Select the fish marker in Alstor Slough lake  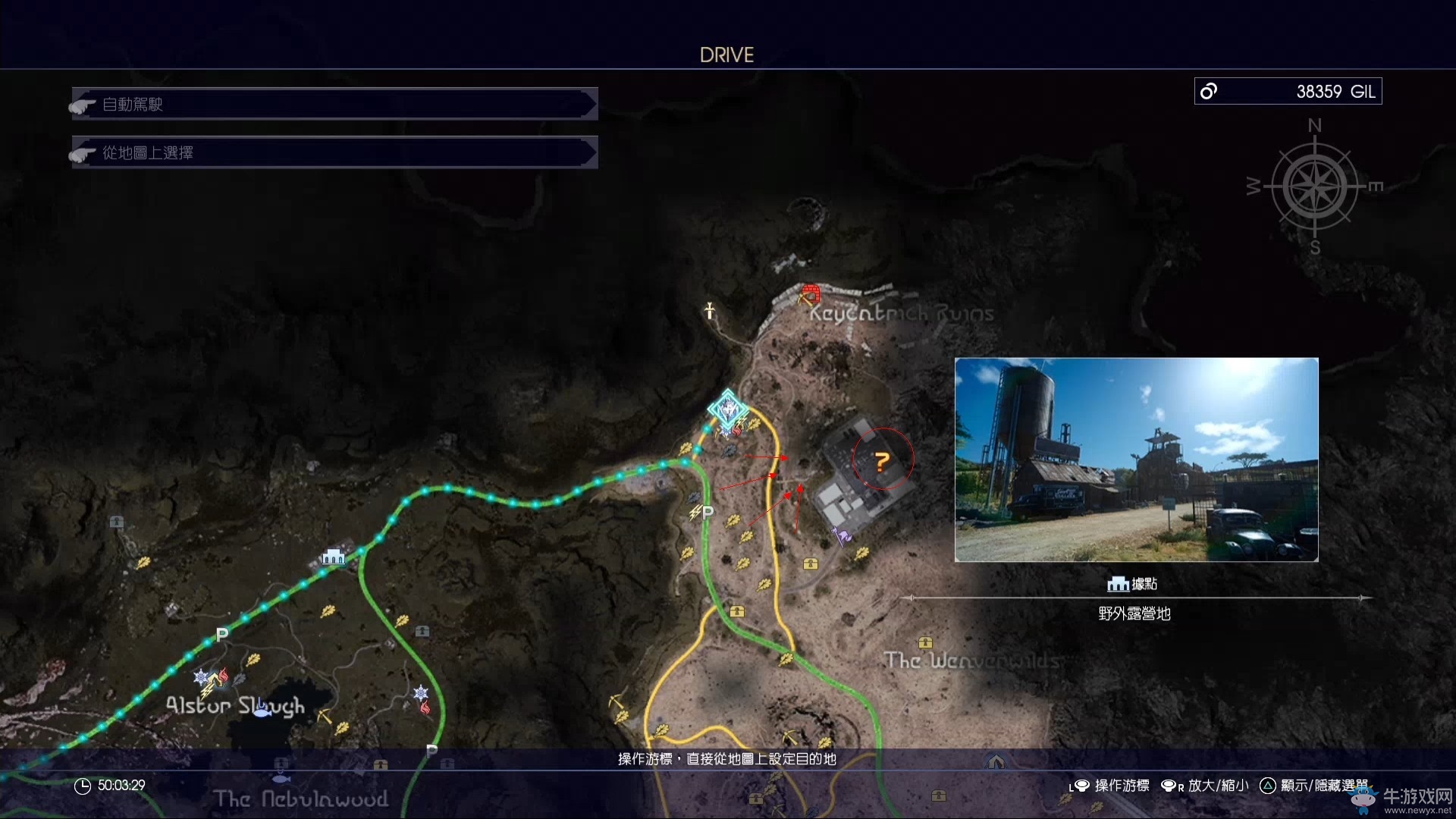click(262, 710)
